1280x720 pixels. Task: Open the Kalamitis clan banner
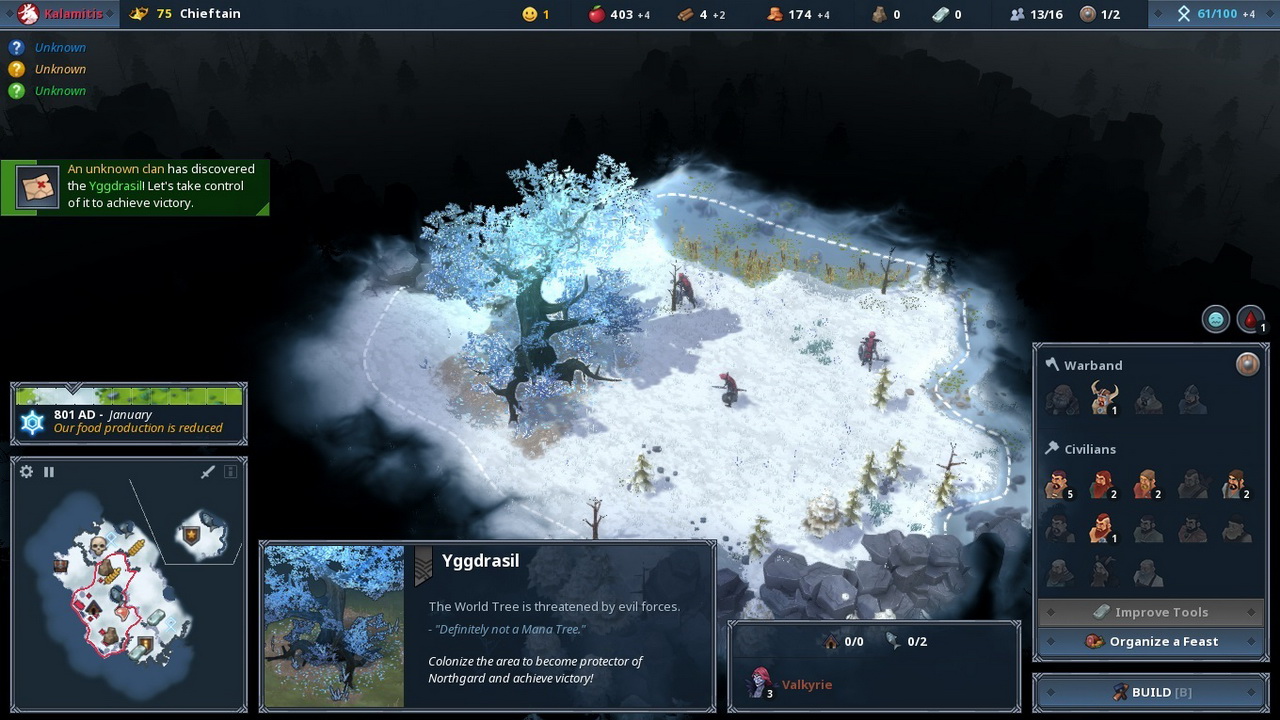[60, 14]
